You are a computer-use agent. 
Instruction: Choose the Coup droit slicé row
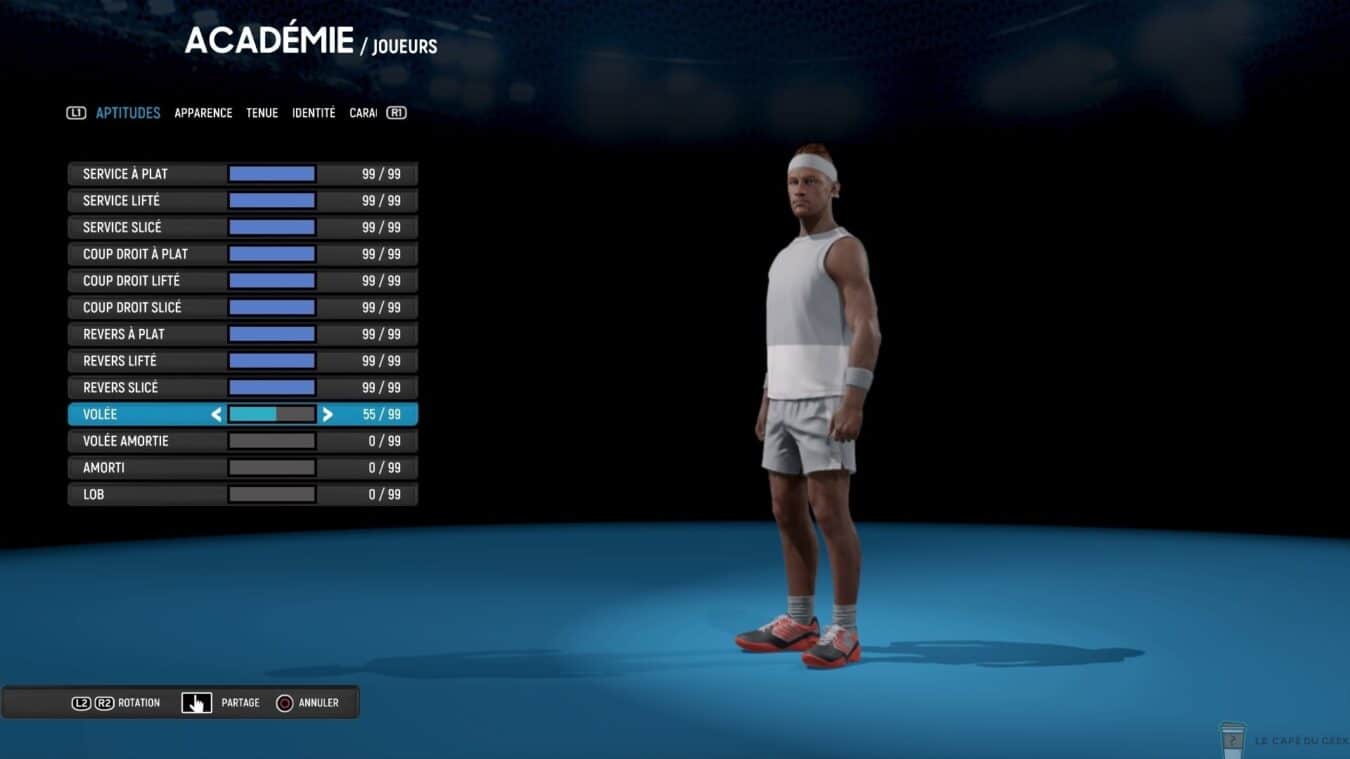[x=242, y=307]
